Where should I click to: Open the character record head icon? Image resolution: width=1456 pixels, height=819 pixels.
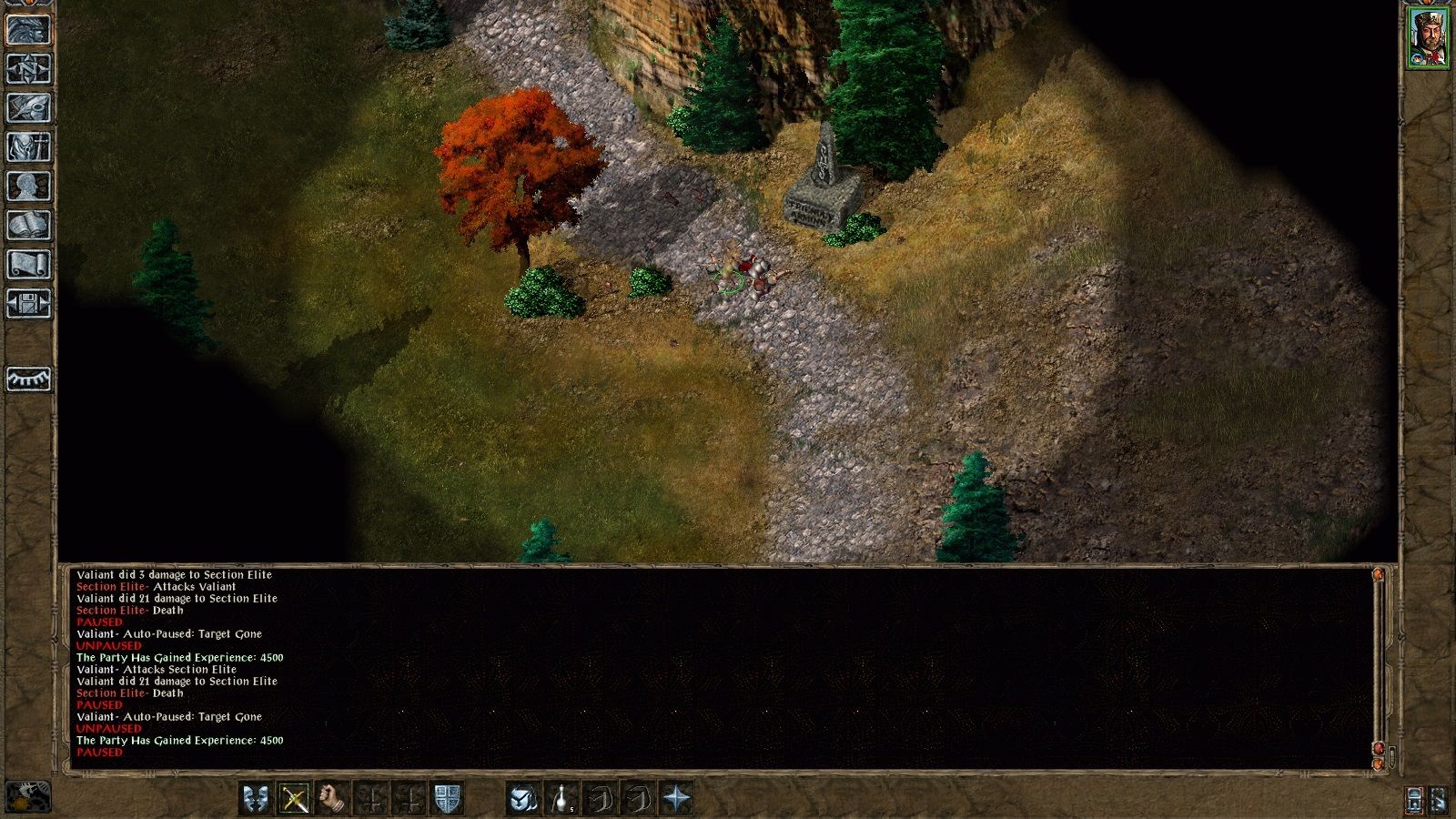point(29,187)
